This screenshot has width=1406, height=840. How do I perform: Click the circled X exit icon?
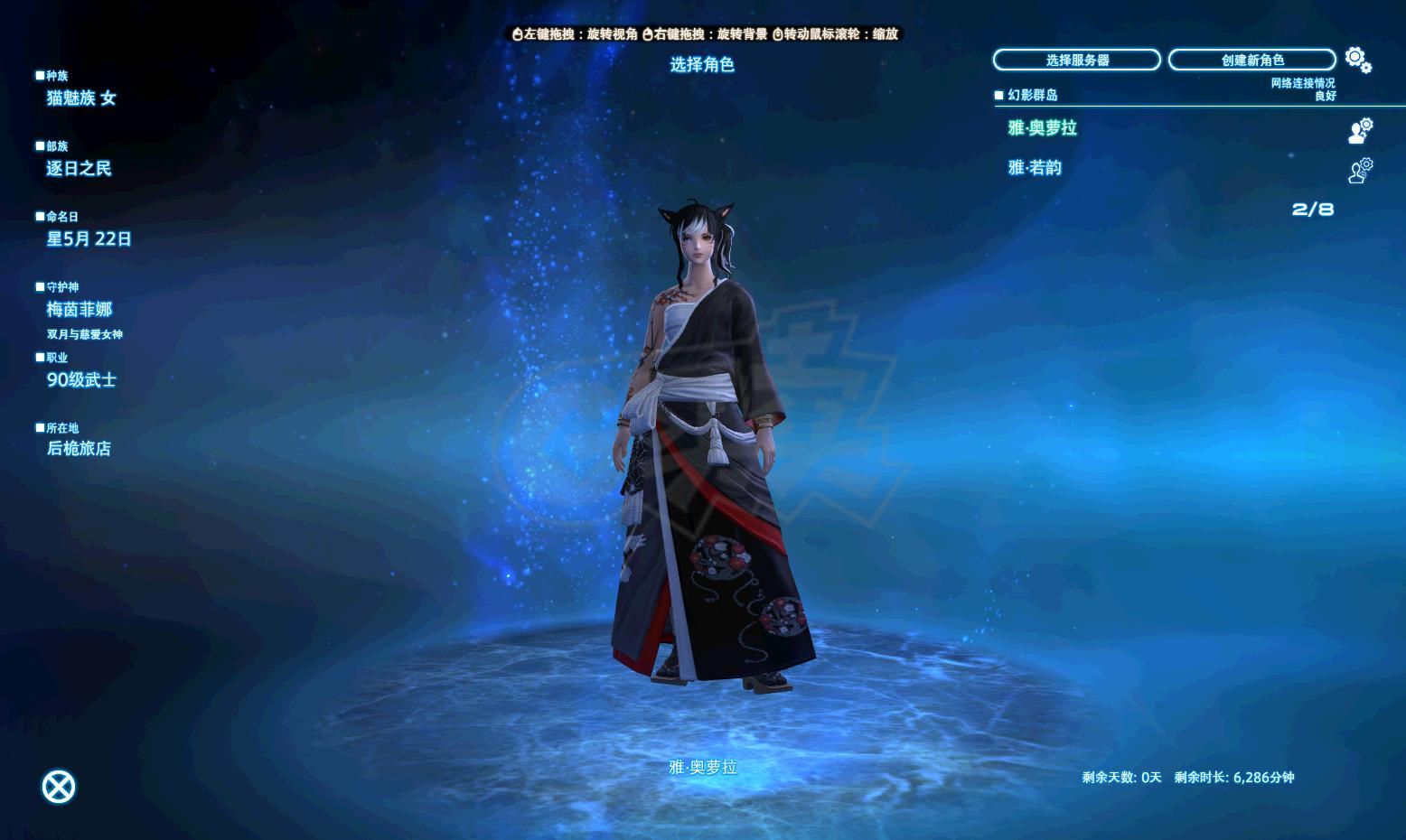click(58, 785)
